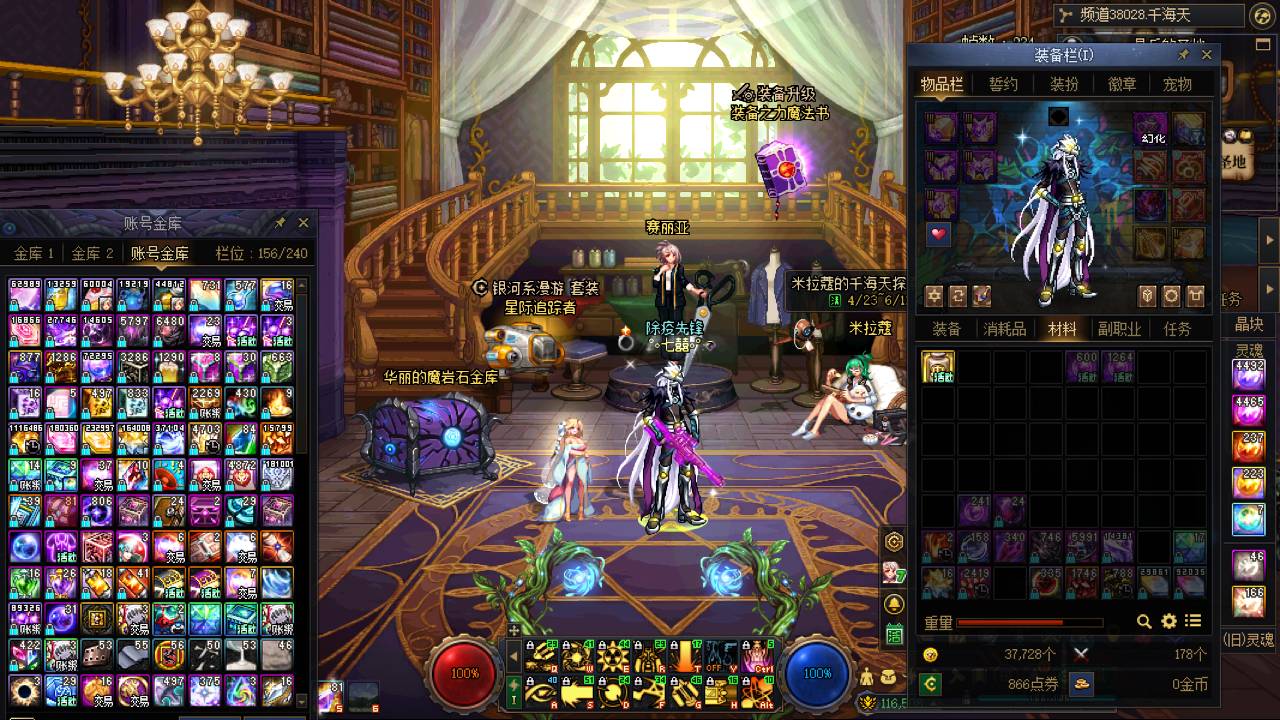The height and width of the screenshot is (720, 1280).
Task: Switch inventory to 消耗品 consumables
Action: coord(1004,329)
